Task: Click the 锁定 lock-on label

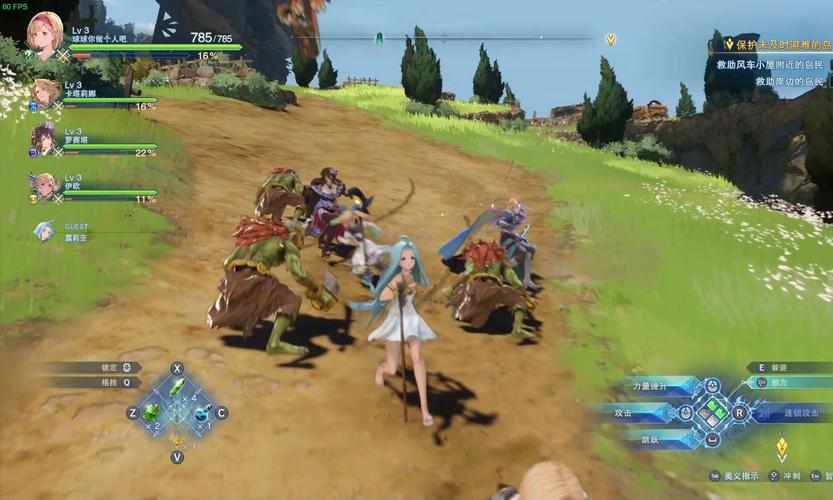Action: (x=112, y=367)
